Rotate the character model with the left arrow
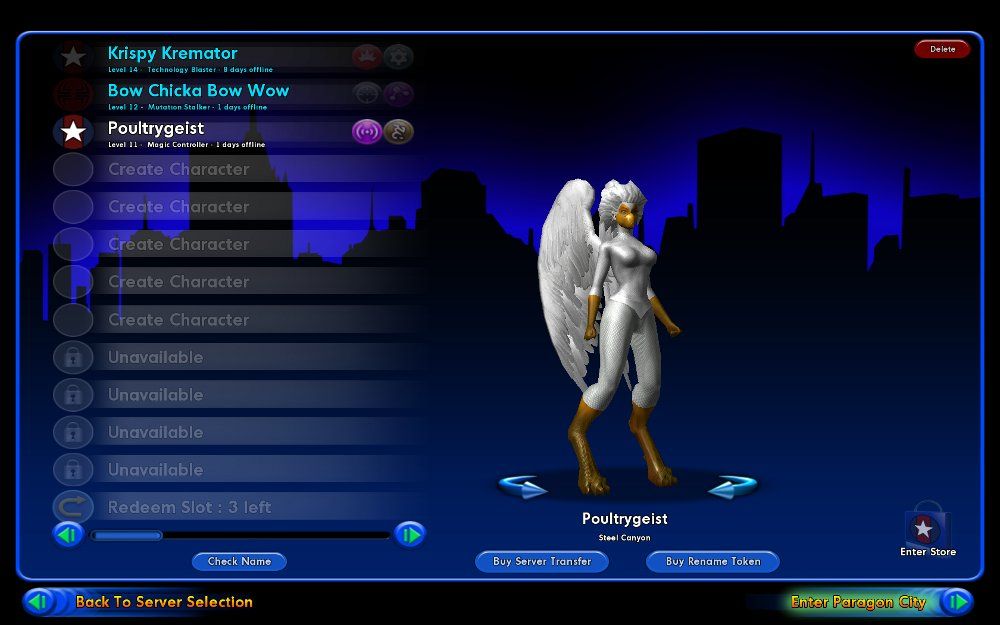Viewport: 1000px width, 625px height. [523, 487]
